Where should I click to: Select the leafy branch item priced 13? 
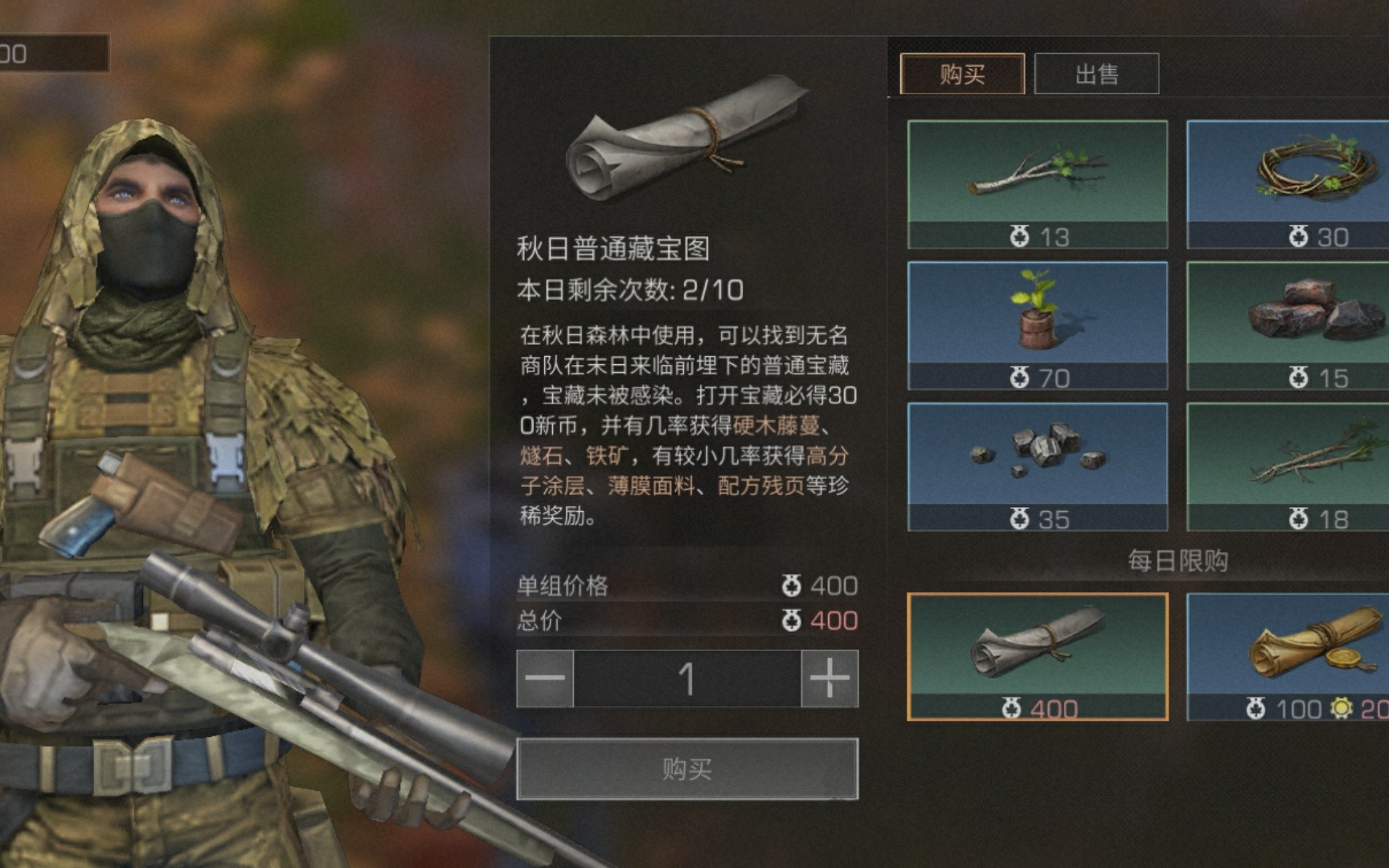(1037, 184)
